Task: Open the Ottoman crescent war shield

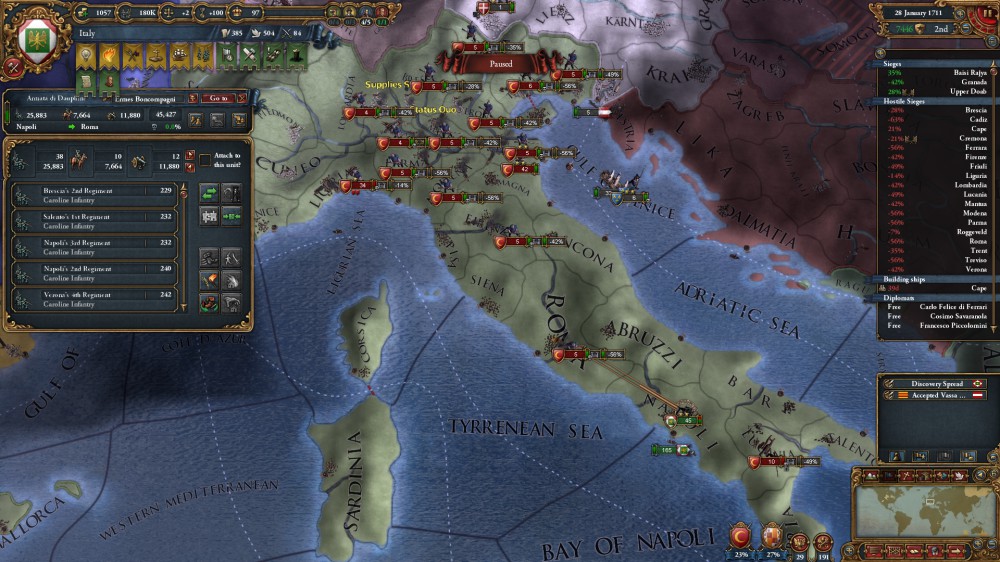Action: pyautogui.click(x=741, y=535)
